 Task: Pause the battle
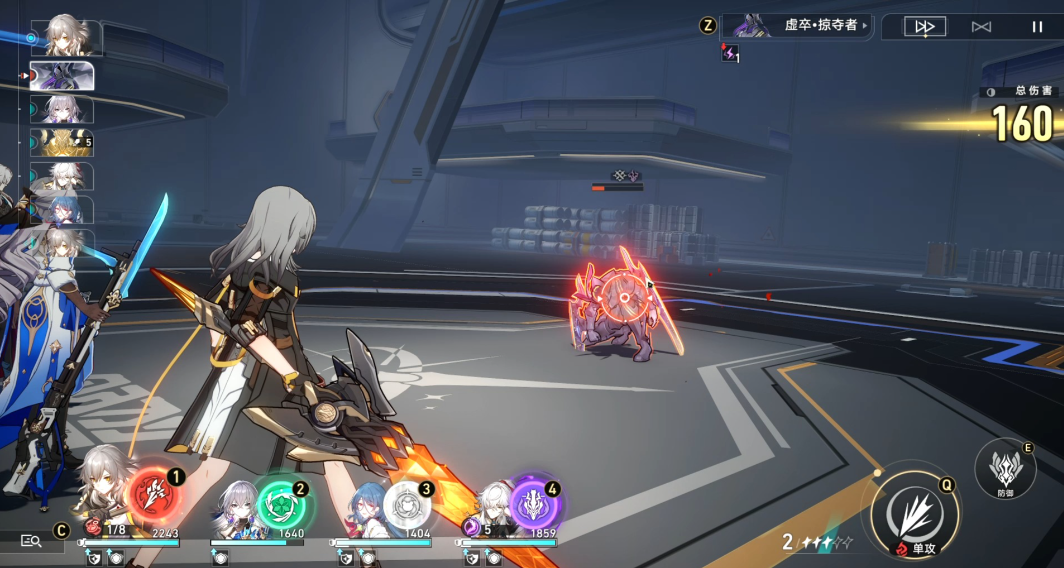tap(1037, 27)
